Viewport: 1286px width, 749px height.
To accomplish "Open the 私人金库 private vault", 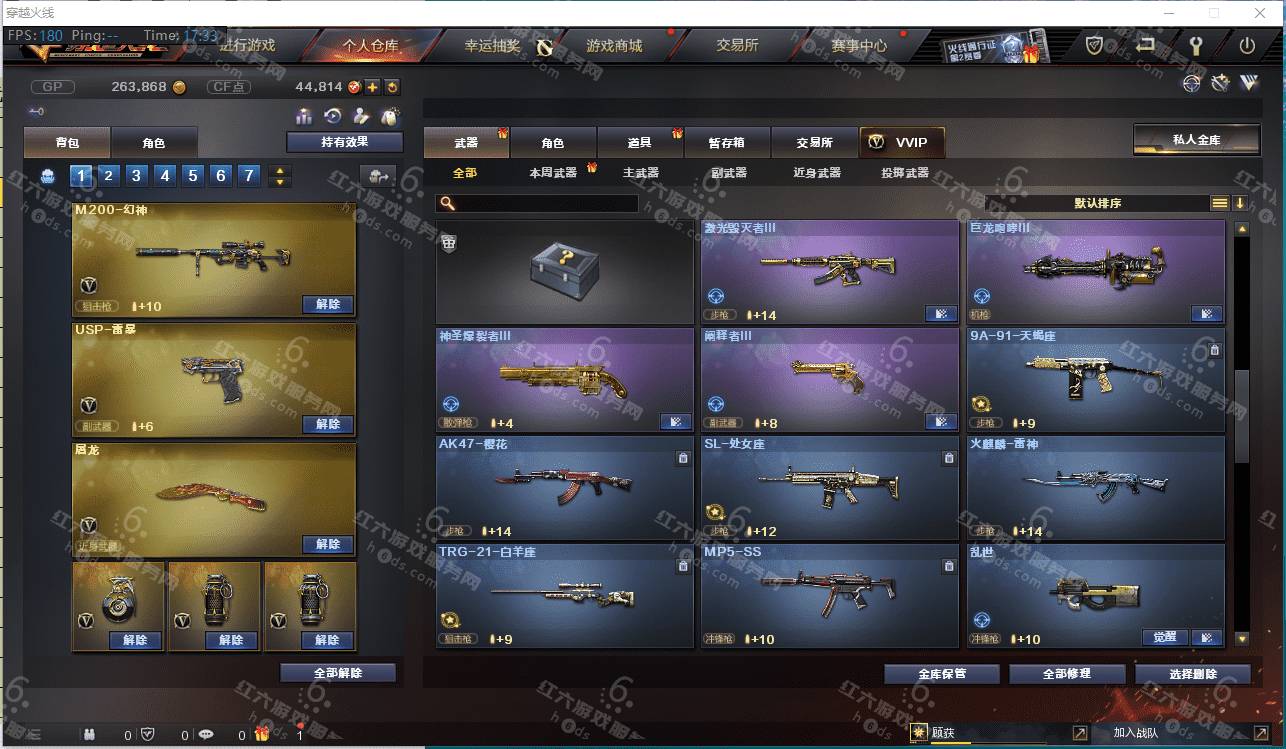I will tap(1196, 140).
